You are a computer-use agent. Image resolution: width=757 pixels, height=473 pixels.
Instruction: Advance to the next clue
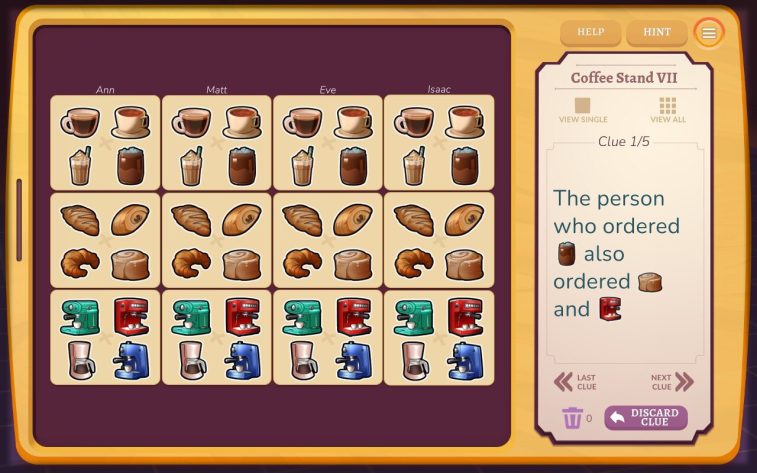click(672, 382)
